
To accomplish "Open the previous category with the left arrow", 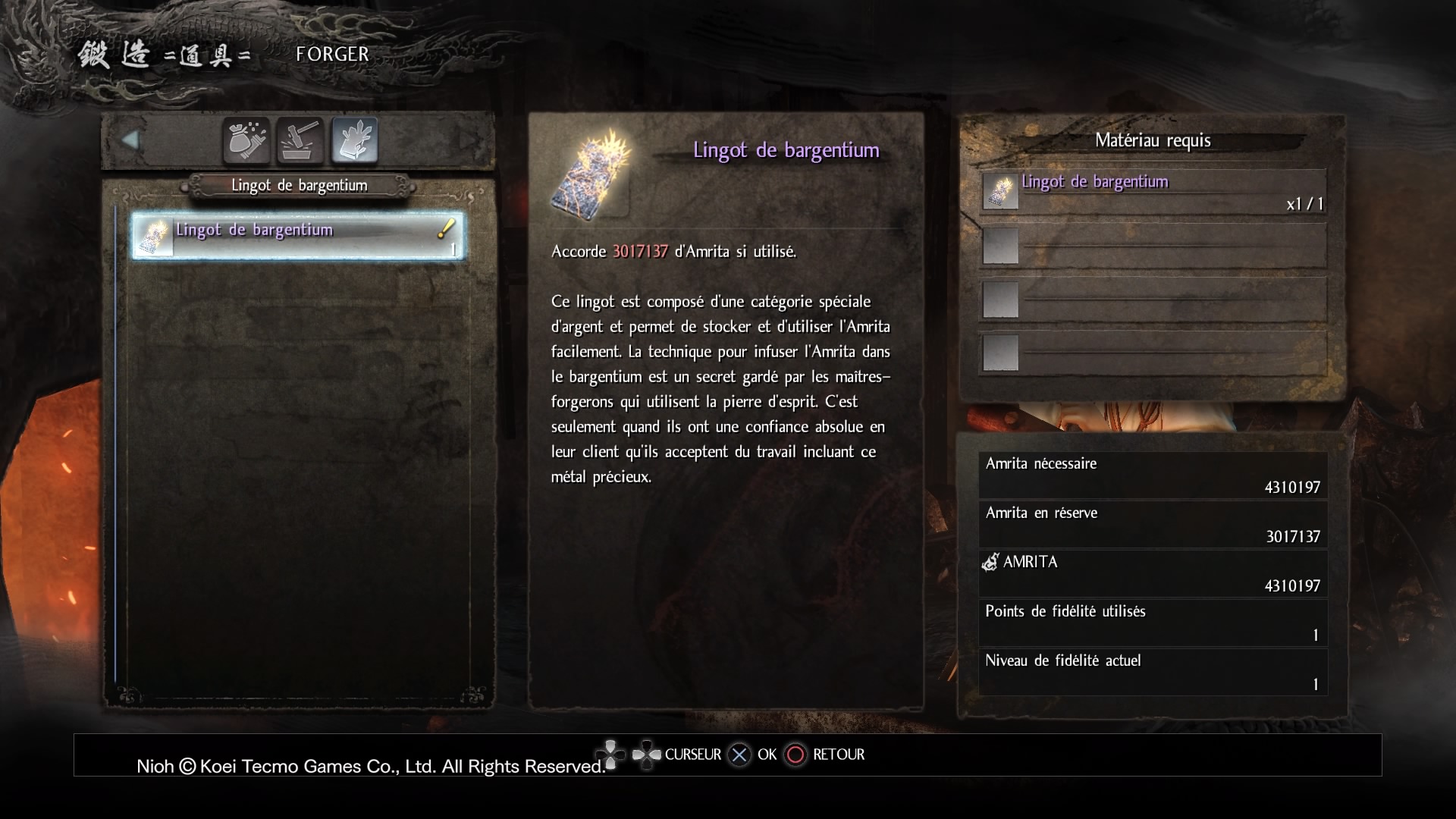I will (132, 140).
